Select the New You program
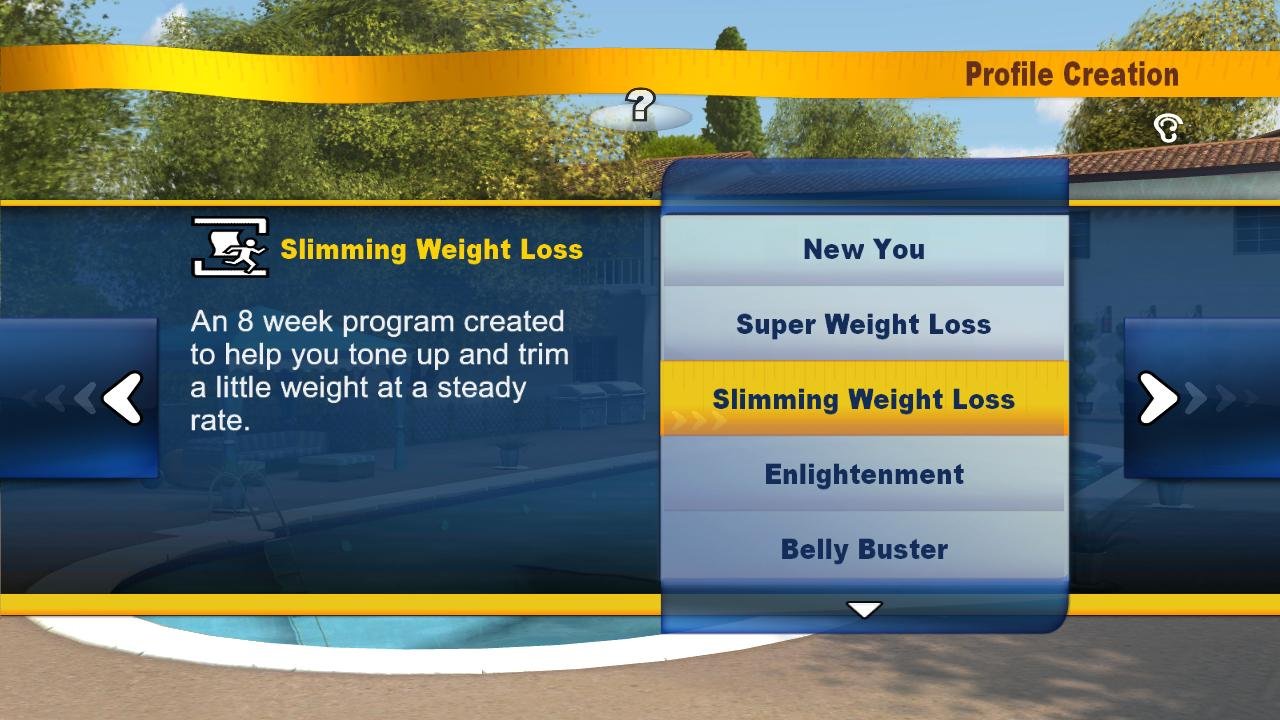Screen dimensions: 1280x720 click(863, 249)
